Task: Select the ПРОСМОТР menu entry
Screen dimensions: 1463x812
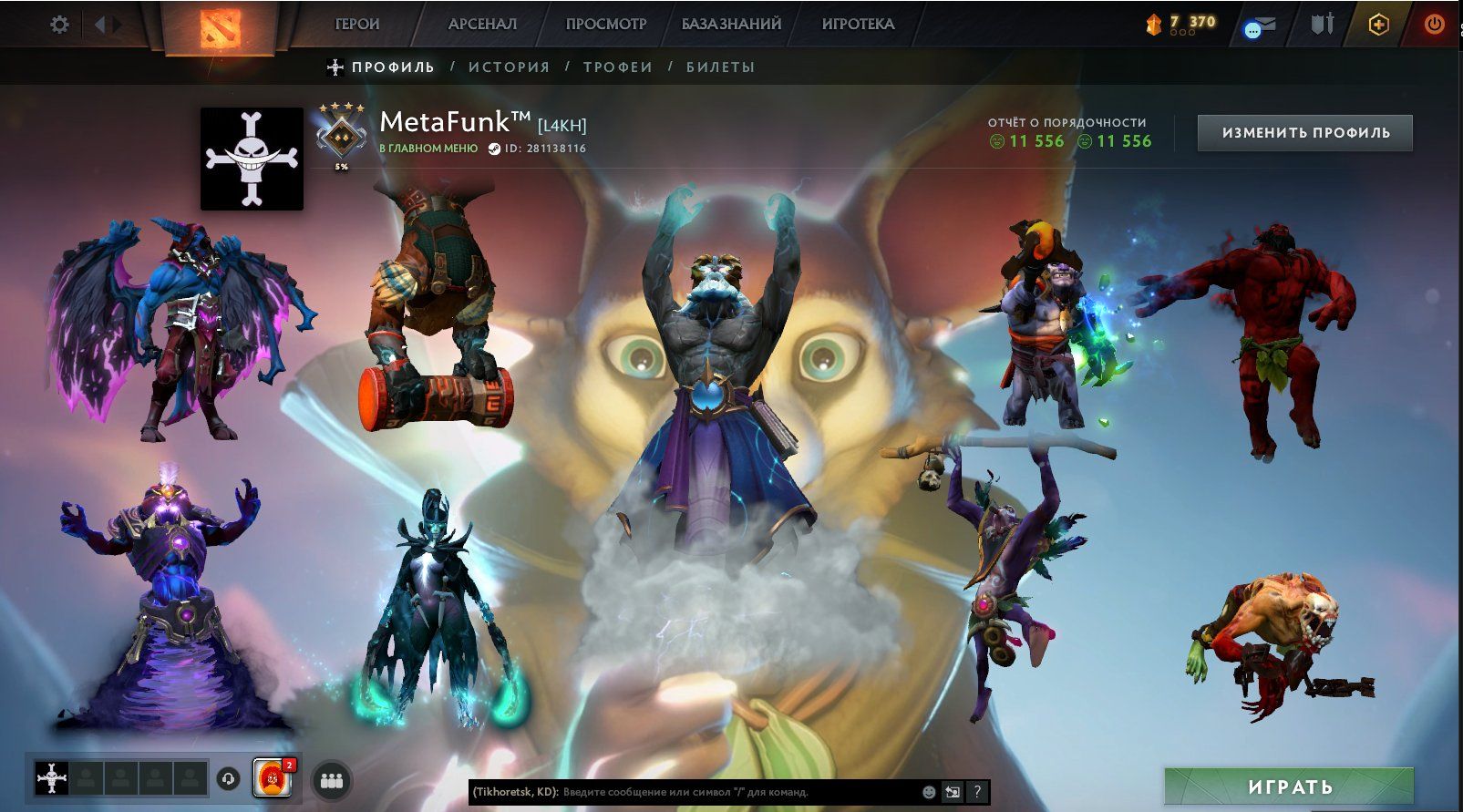Action: [x=605, y=25]
